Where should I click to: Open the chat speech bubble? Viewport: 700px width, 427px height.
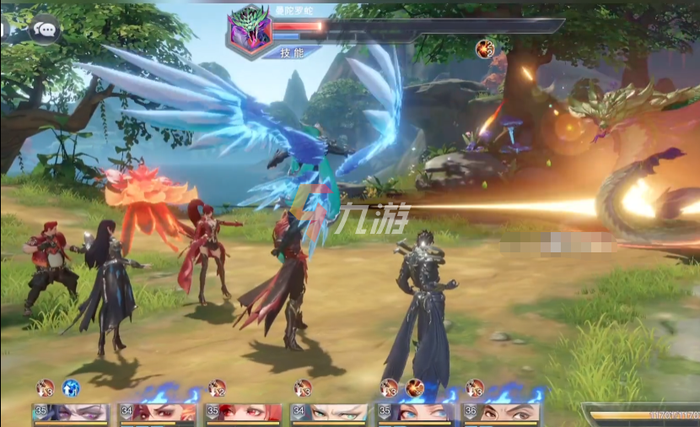pyautogui.click(x=45, y=29)
